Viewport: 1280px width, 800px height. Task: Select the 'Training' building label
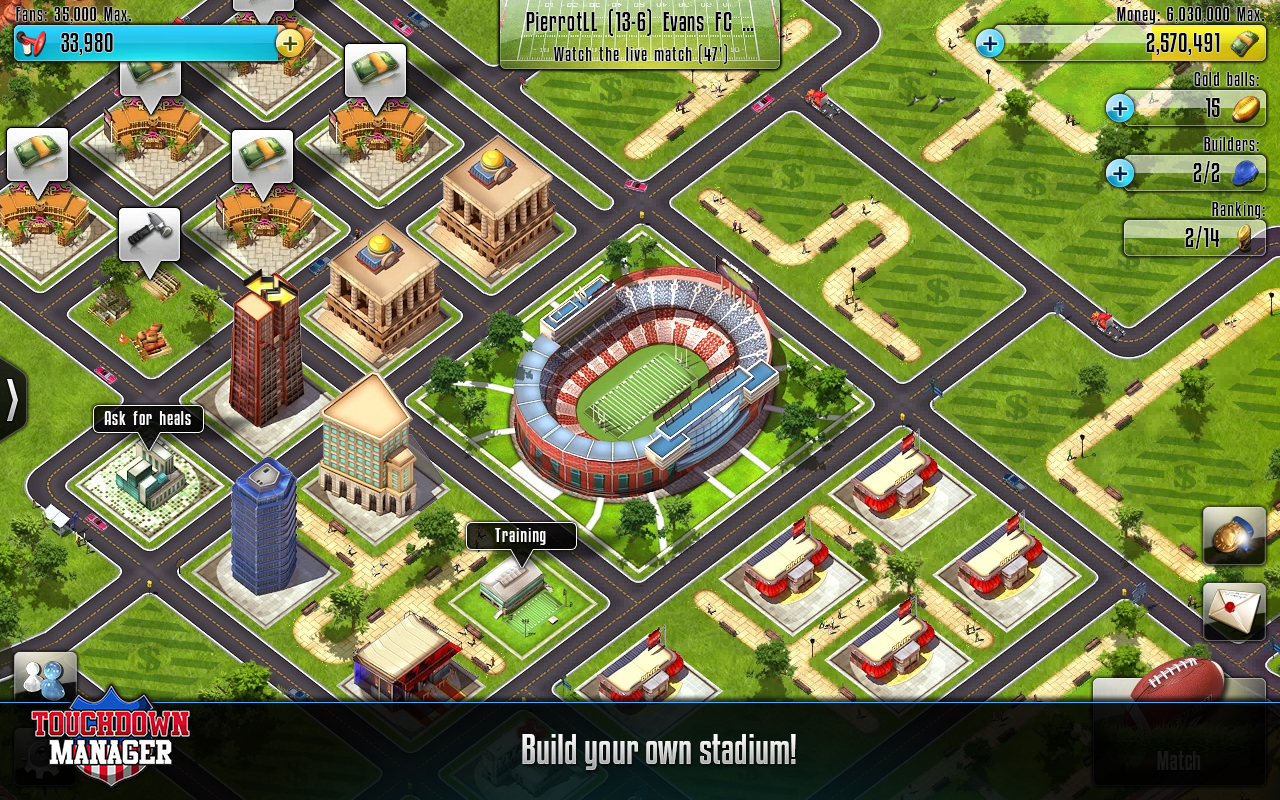click(x=520, y=536)
